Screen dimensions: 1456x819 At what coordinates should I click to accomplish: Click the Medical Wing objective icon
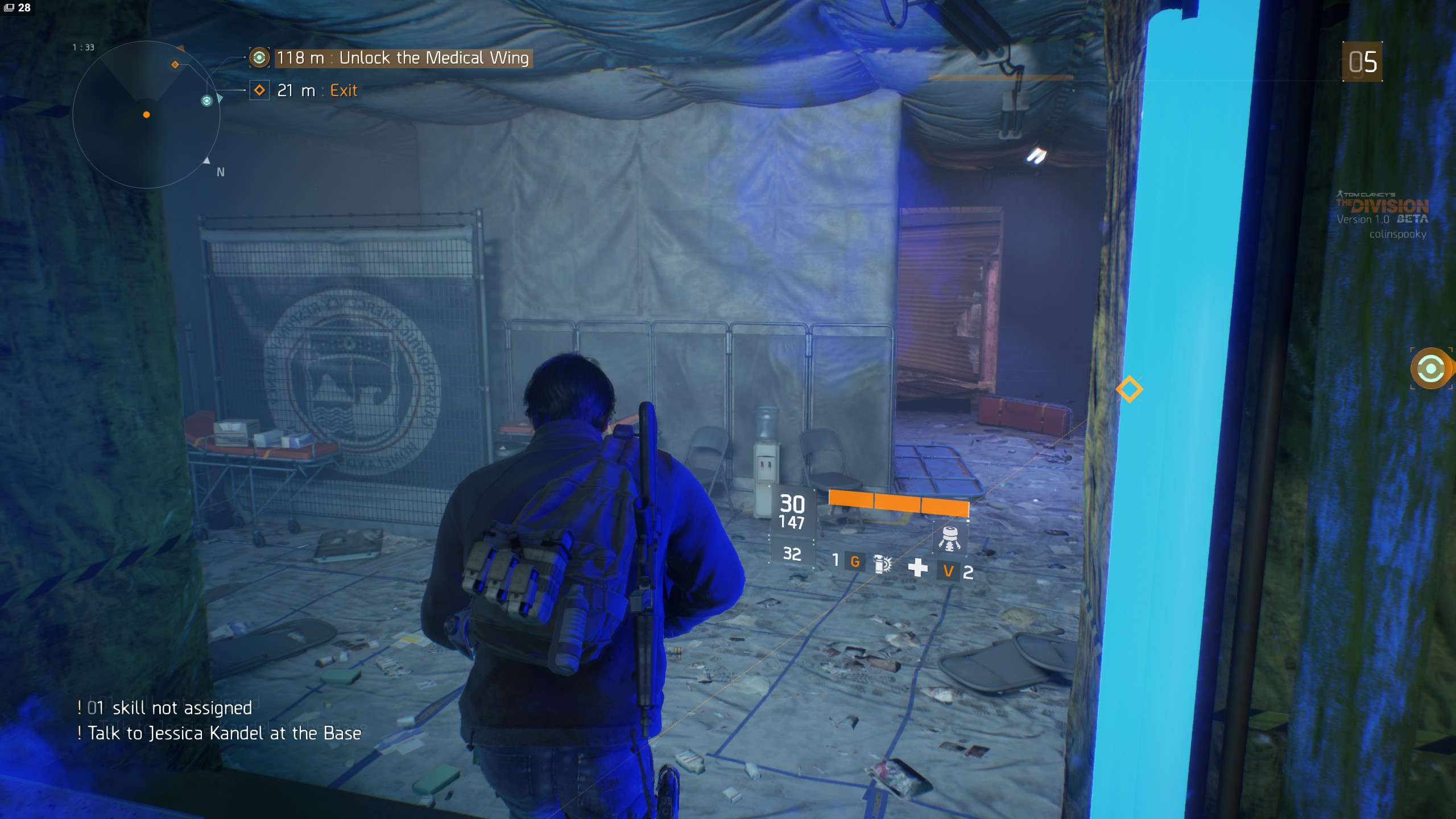(x=259, y=58)
